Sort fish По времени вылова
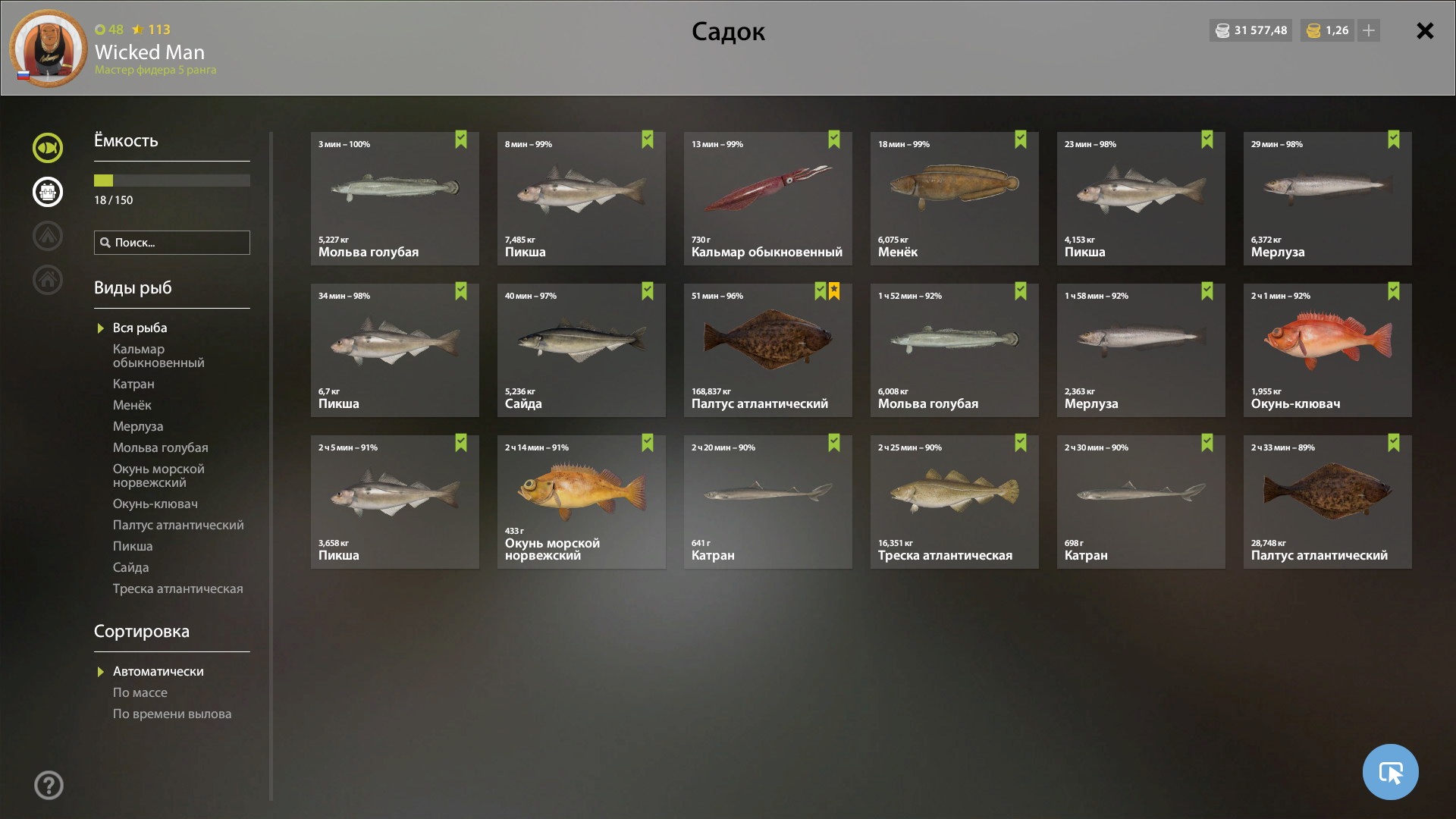The image size is (1456, 819). 172,714
